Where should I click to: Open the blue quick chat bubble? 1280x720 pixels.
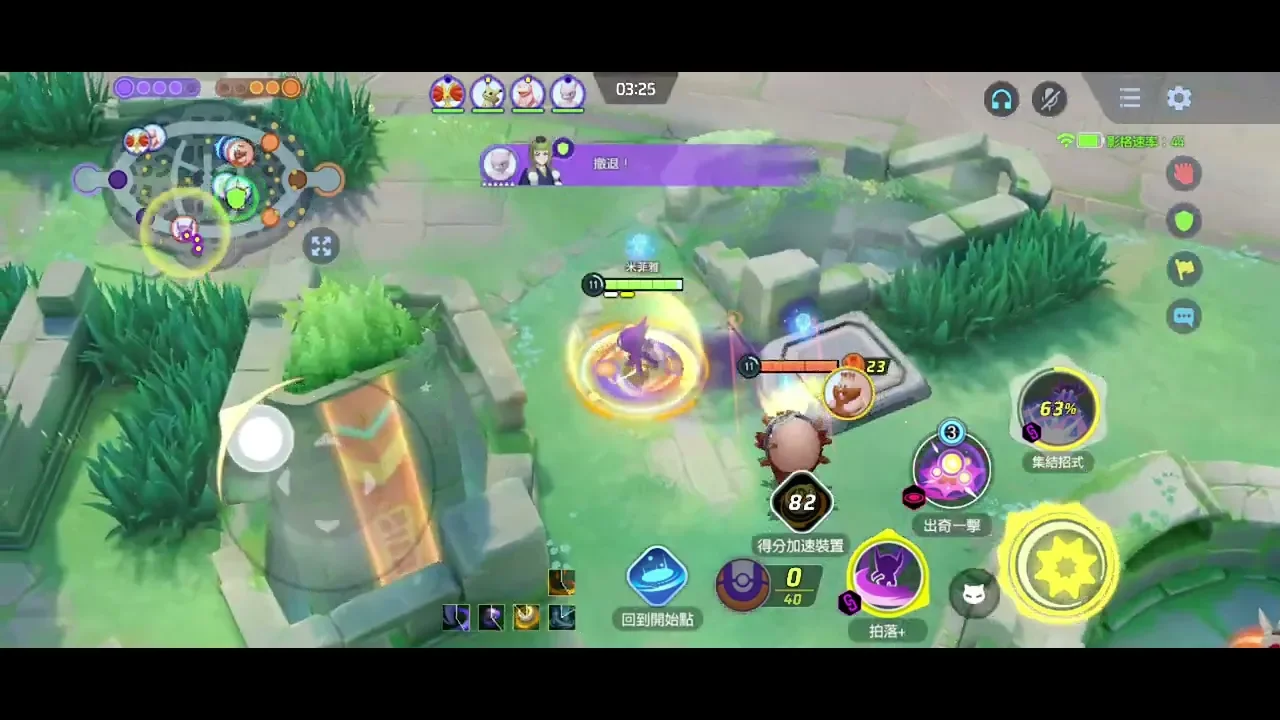coord(1185,316)
